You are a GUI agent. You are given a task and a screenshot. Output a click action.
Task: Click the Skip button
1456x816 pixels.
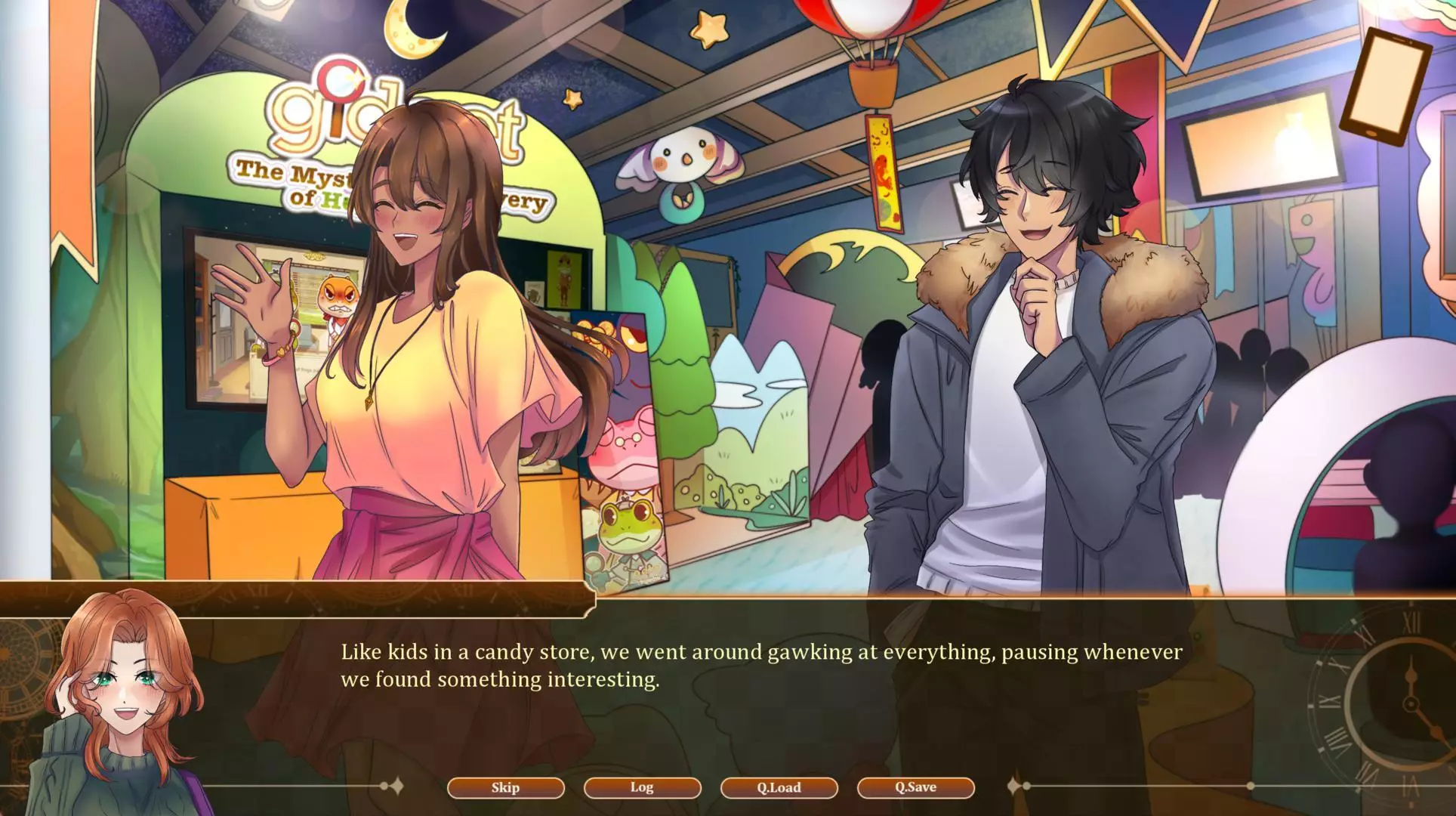[505, 787]
